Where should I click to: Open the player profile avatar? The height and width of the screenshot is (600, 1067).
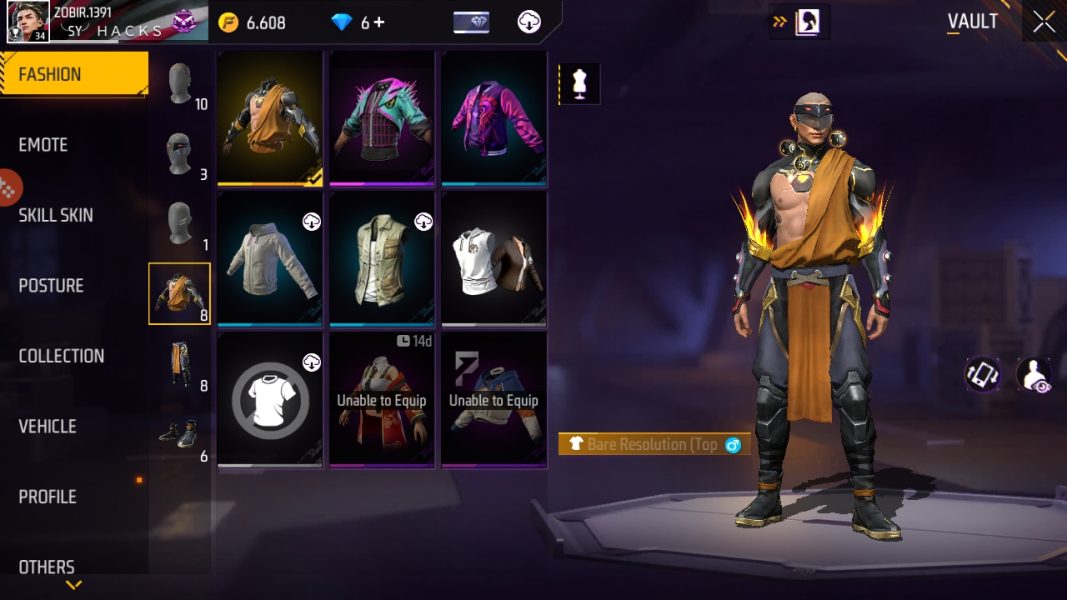29,21
